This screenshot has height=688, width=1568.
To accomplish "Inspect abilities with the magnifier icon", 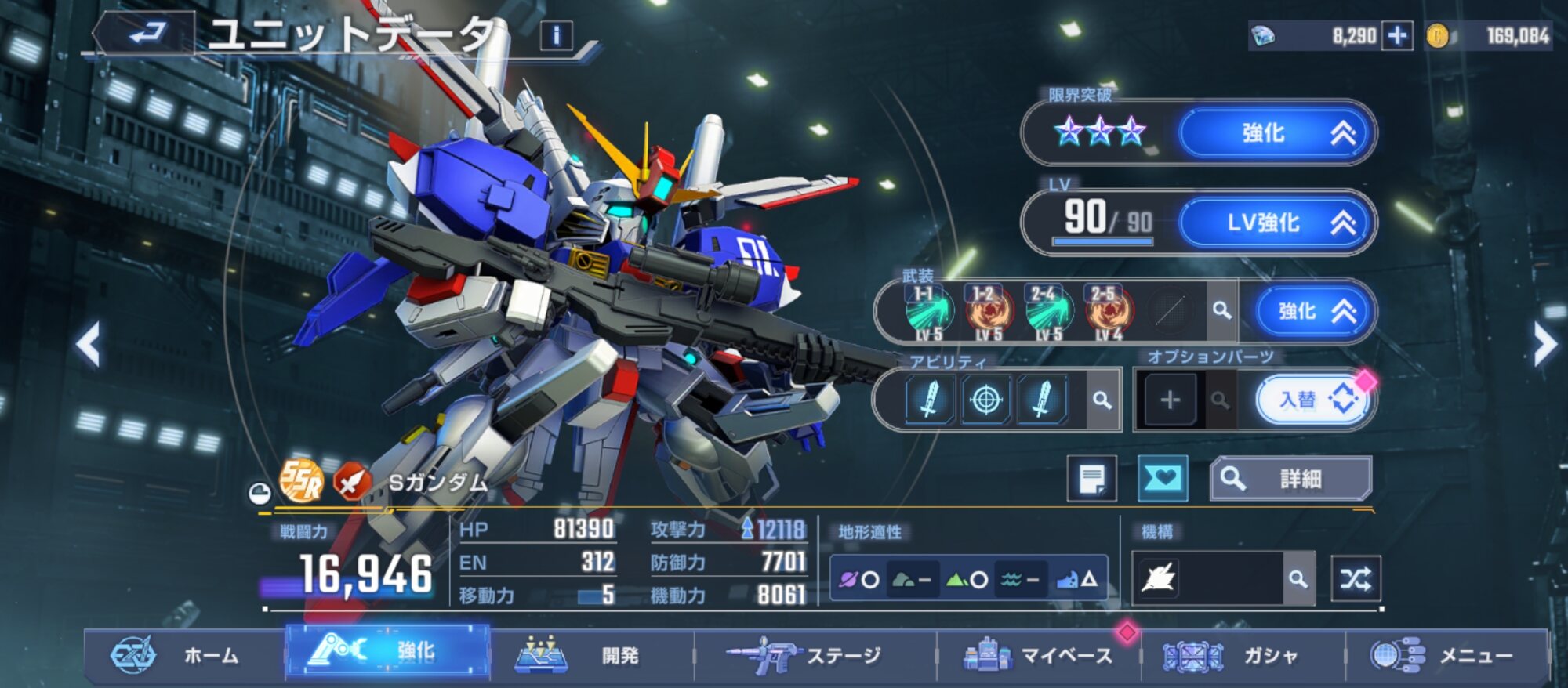I will click(1102, 400).
